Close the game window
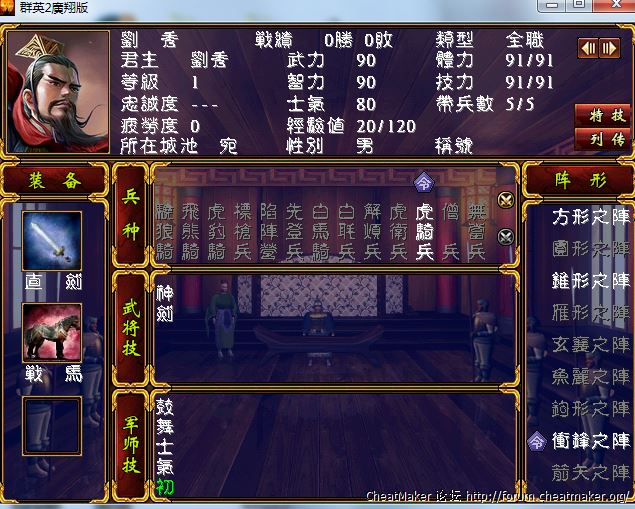The width and height of the screenshot is (635, 509). [612, 6]
